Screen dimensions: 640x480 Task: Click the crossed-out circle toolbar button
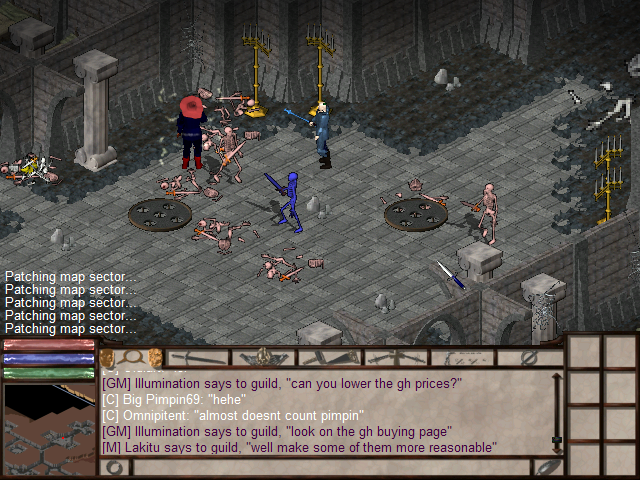click(530, 357)
